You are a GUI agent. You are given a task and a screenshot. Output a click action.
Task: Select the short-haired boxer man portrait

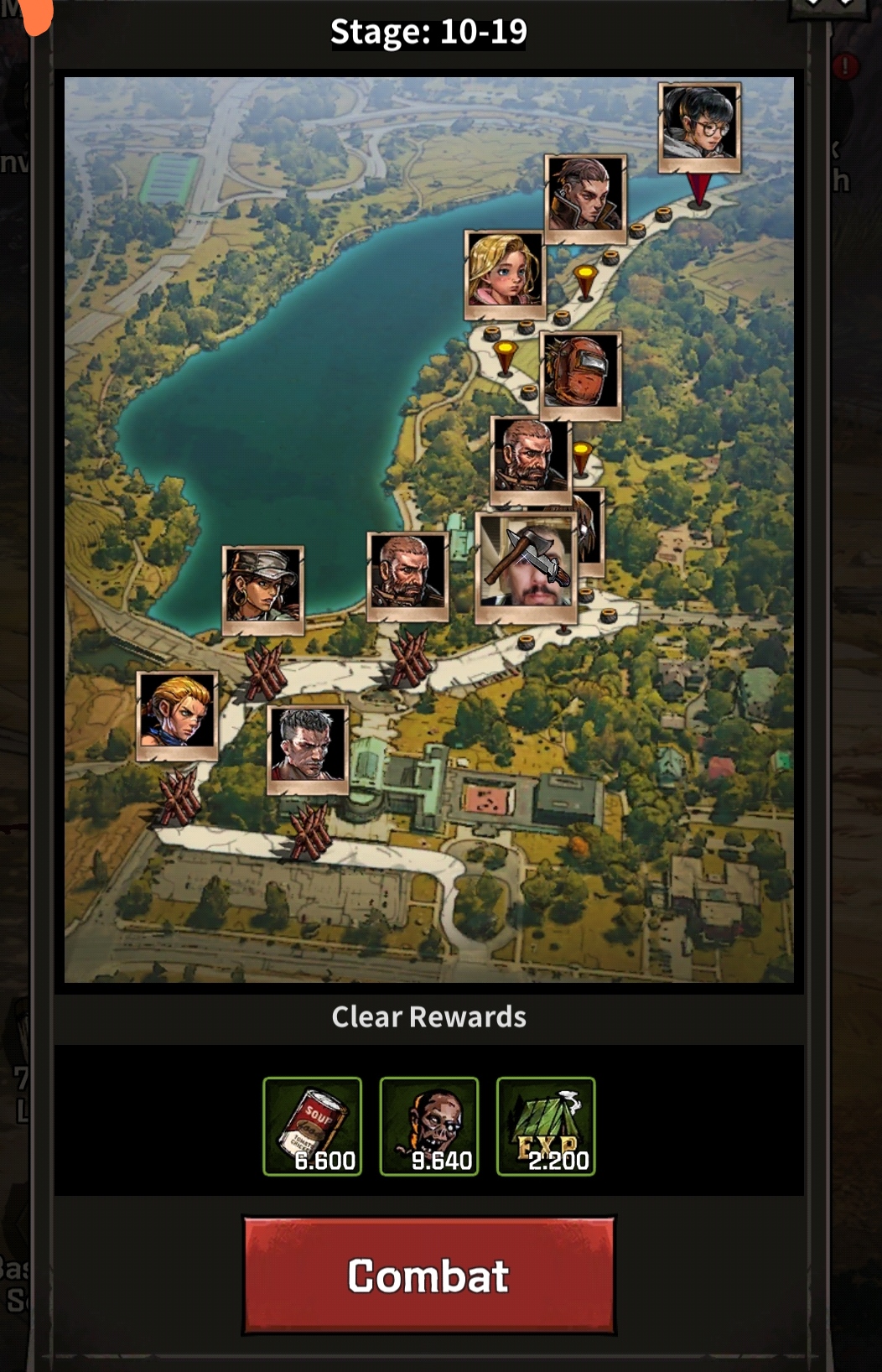coord(308,748)
